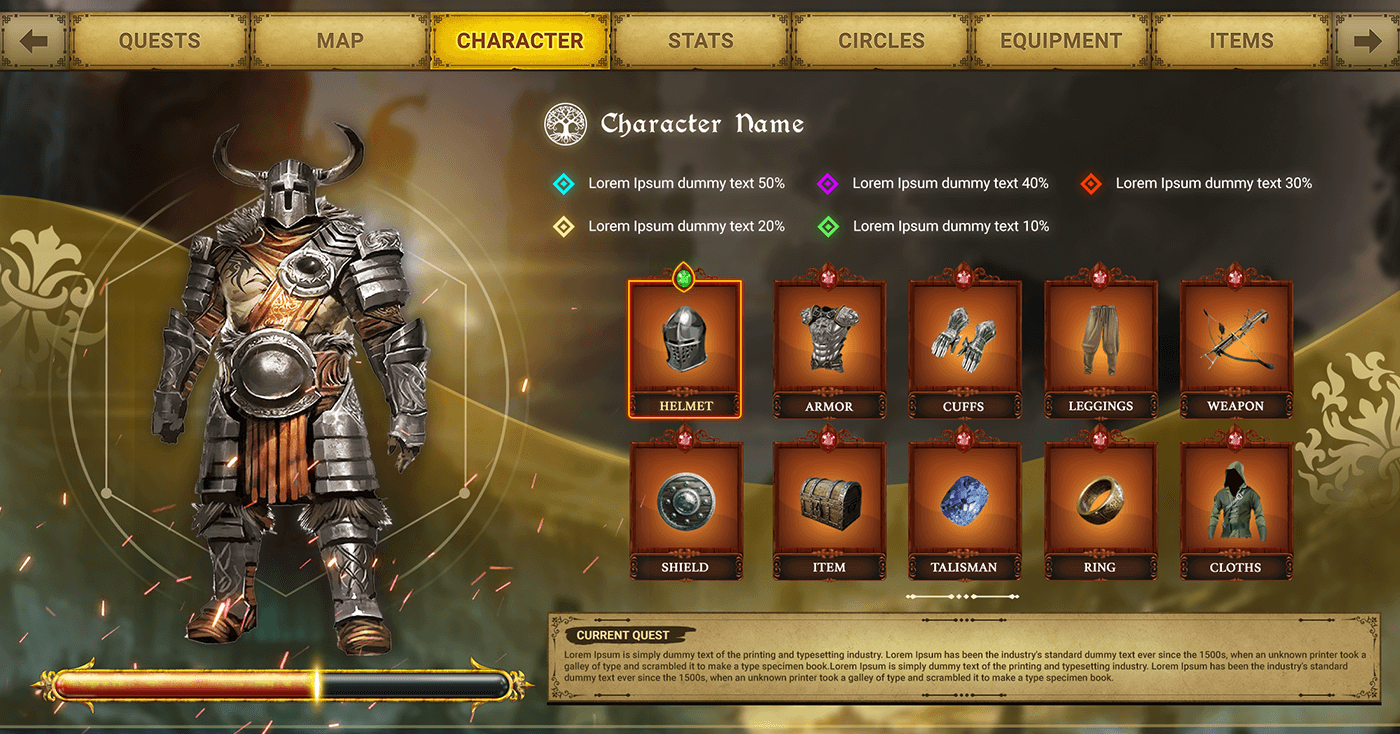Screen dimensions: 1400x734
Task: Select the Cloths hooded garment slot
Action: coord(1236,504)
